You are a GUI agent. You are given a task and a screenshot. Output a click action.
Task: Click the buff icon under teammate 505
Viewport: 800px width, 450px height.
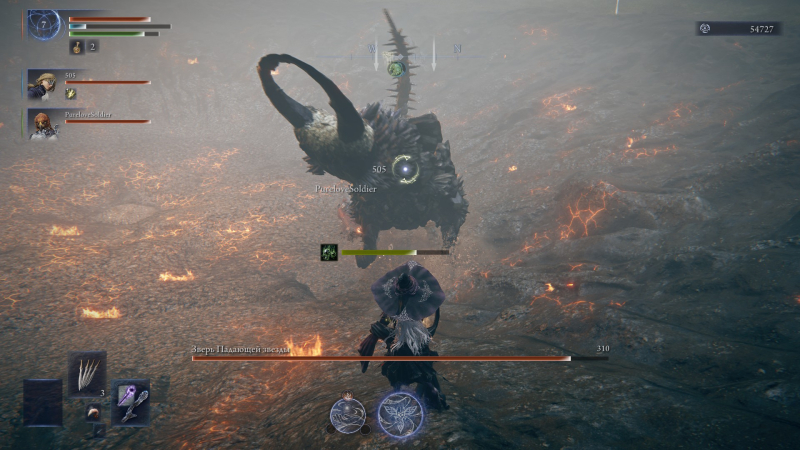[x=71, y=93]
